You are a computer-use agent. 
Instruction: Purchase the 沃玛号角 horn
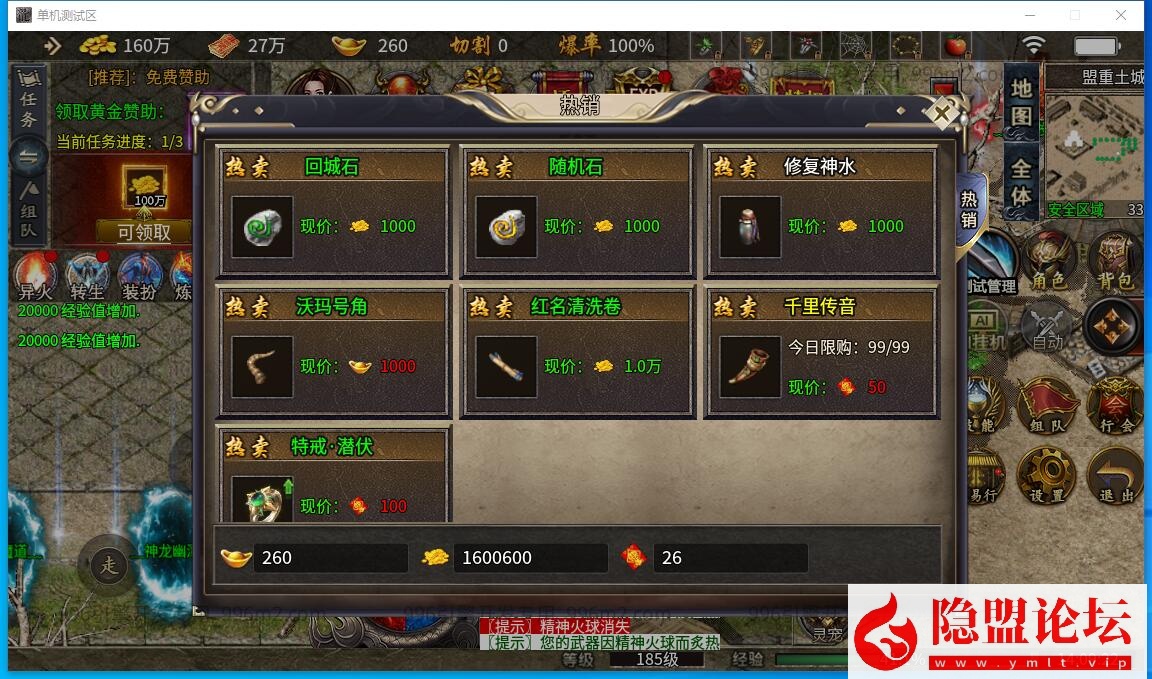[x=263, y=367]
